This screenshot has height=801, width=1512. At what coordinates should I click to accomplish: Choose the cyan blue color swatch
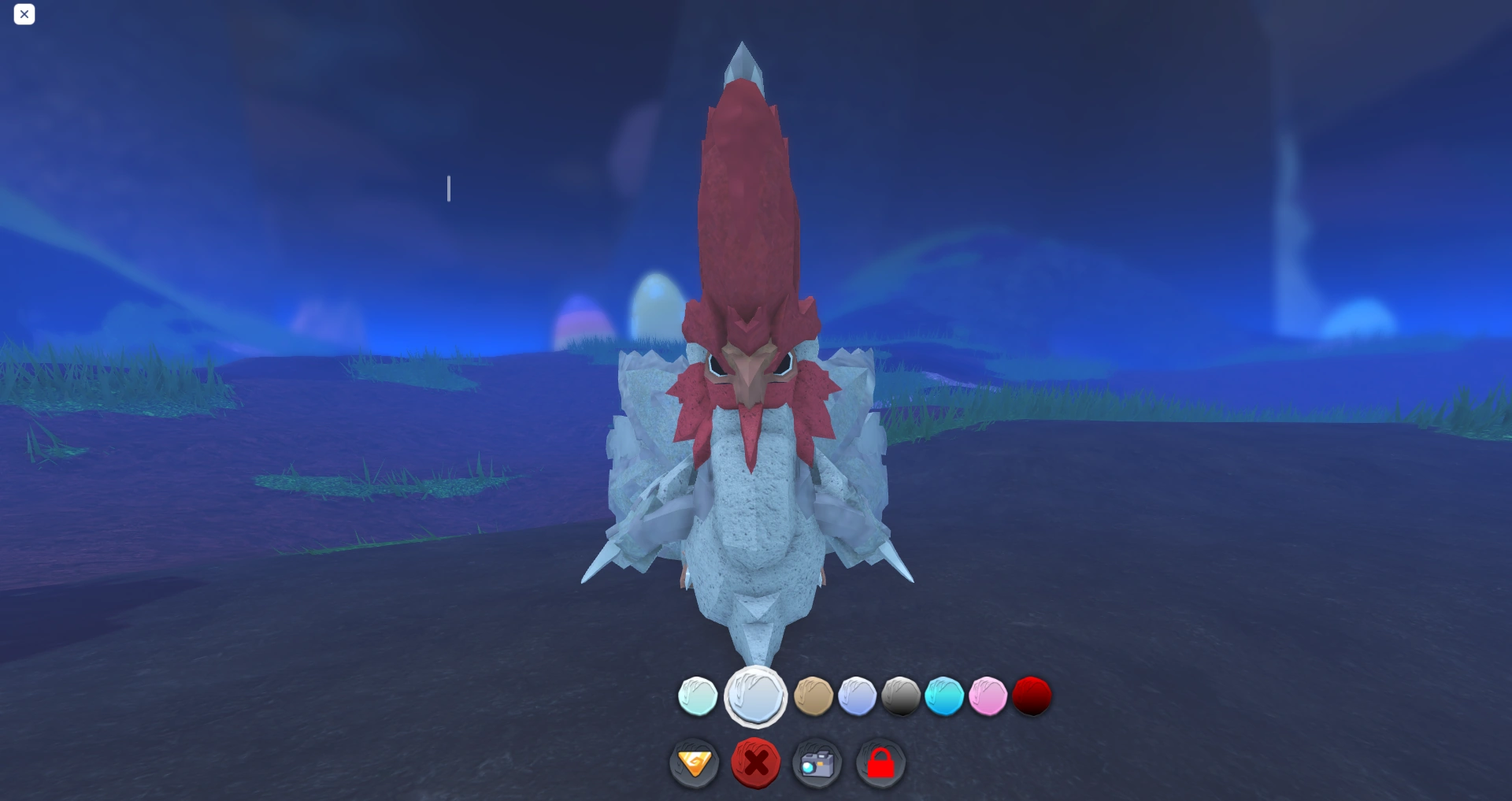[x=944, y=696]
